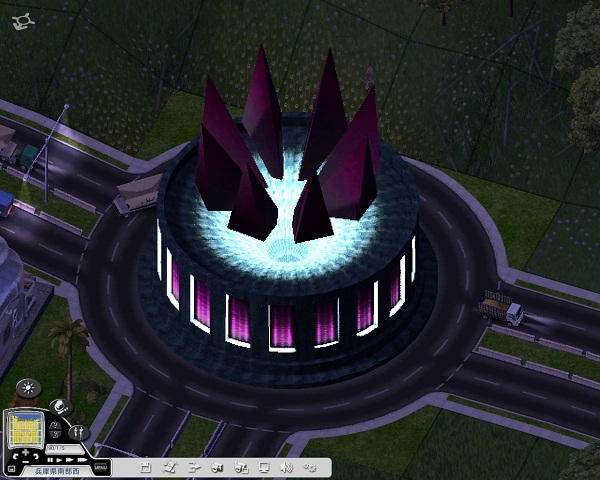Image resolution: width=600 pixels, height=480 pixels.
Task: Open audio settings speaker icon
Action: tap(286, 466)
